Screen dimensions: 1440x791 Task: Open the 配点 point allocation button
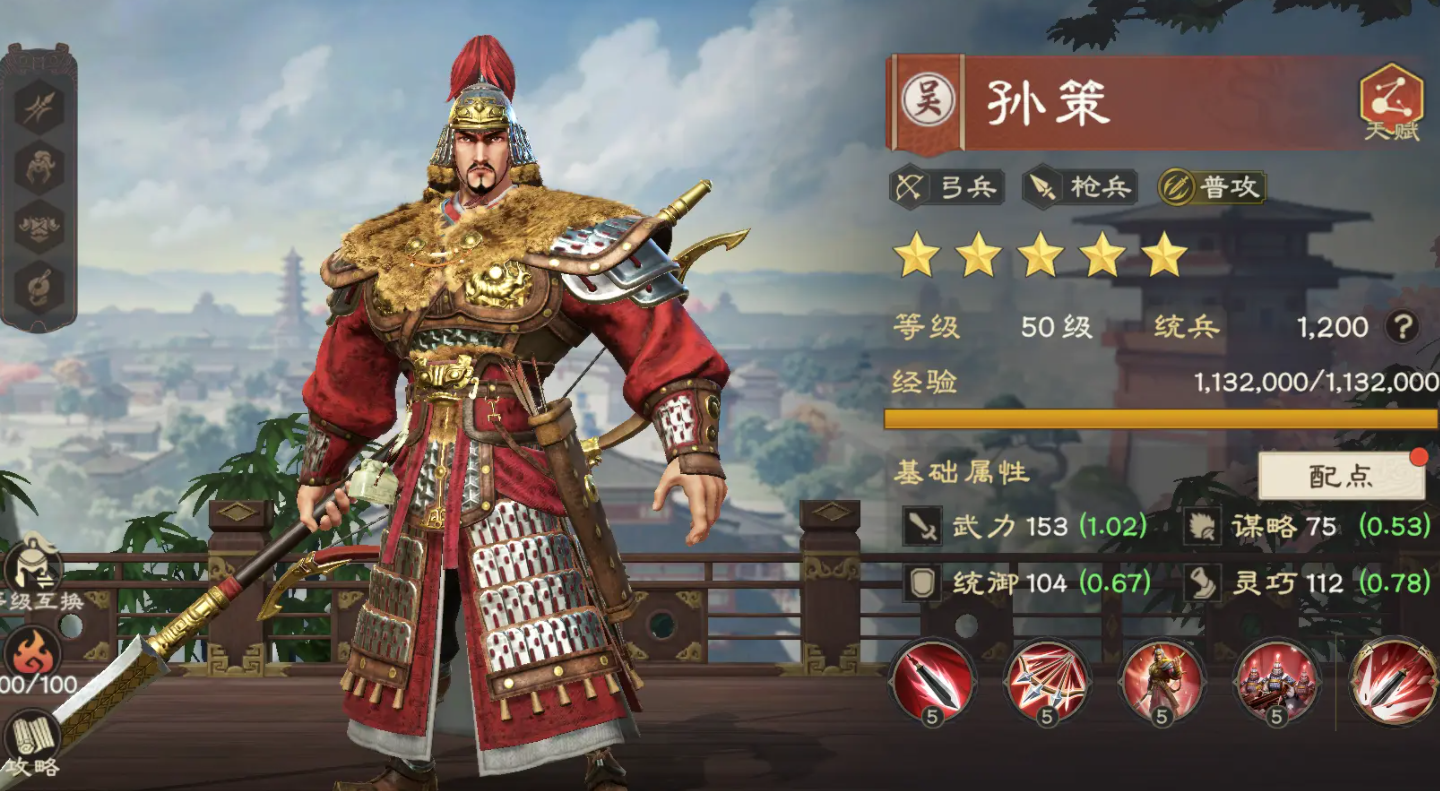[x=1341, y=477]
